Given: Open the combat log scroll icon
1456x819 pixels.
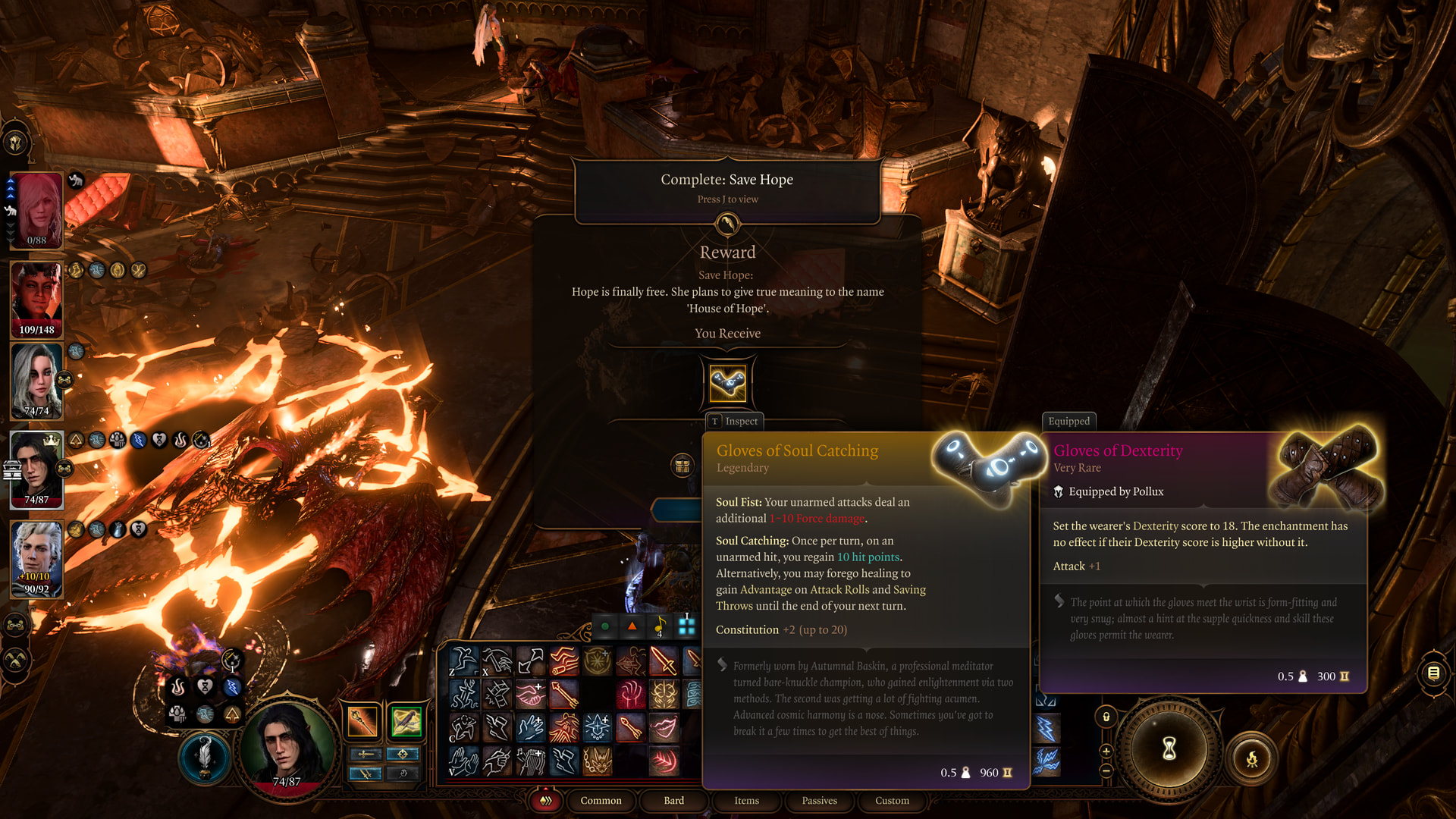Looking at the screenshot, I should point(1433,673).
